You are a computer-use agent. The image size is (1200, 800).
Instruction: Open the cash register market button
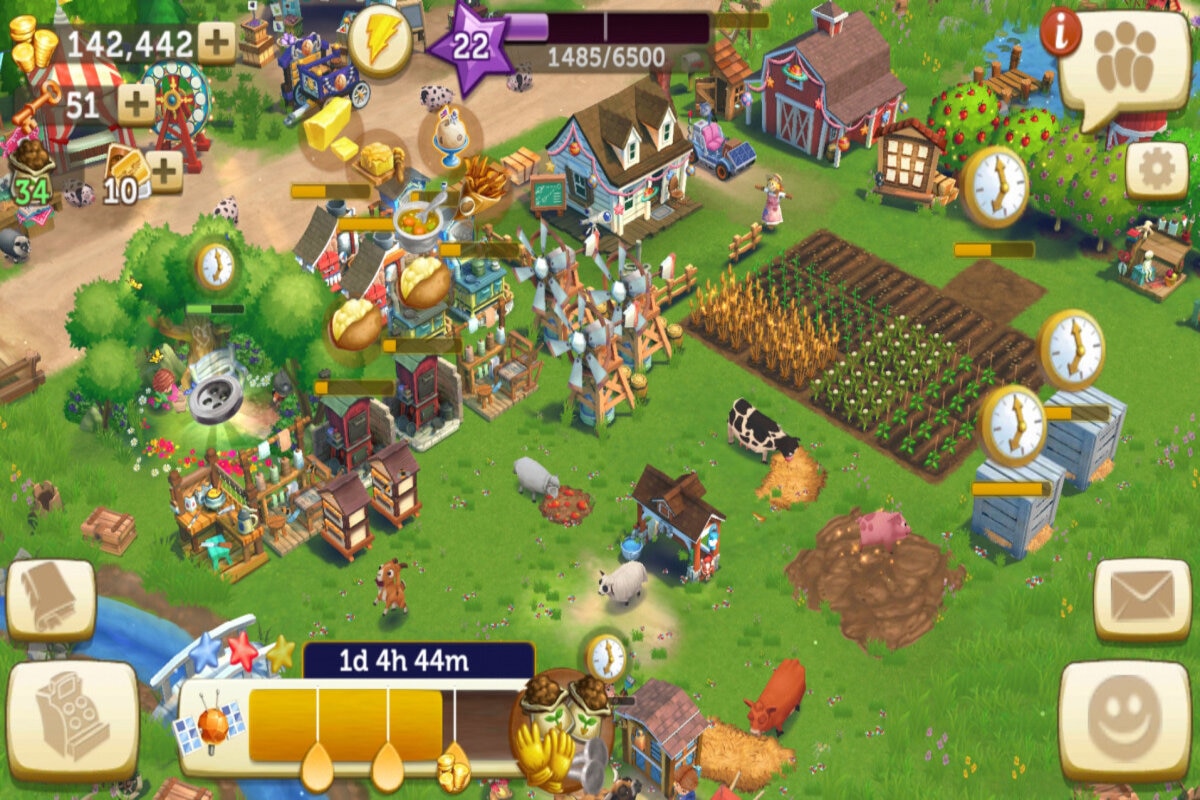click(72, 720)
